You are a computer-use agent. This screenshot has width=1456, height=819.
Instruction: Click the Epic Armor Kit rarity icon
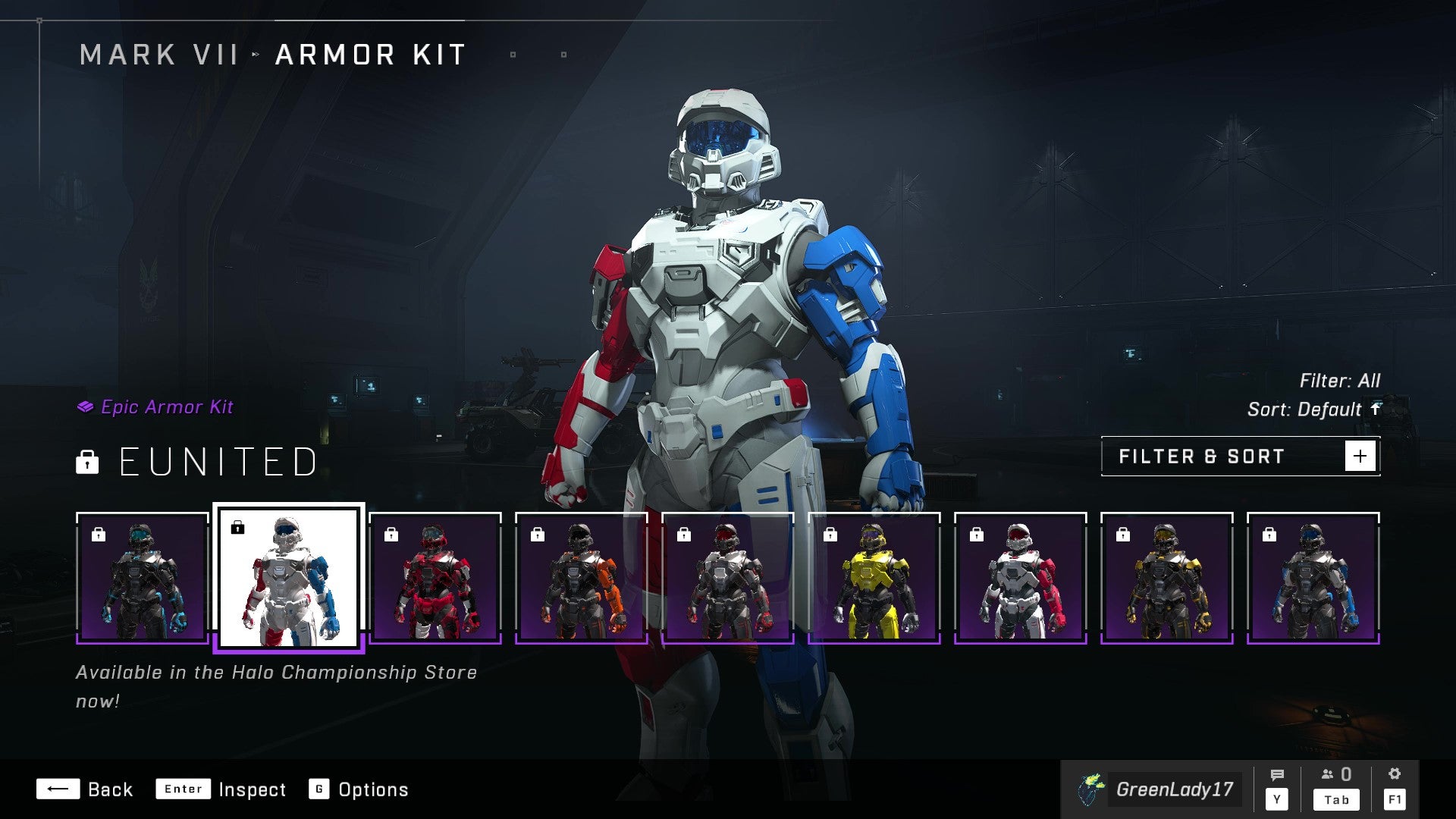point(86,407)
